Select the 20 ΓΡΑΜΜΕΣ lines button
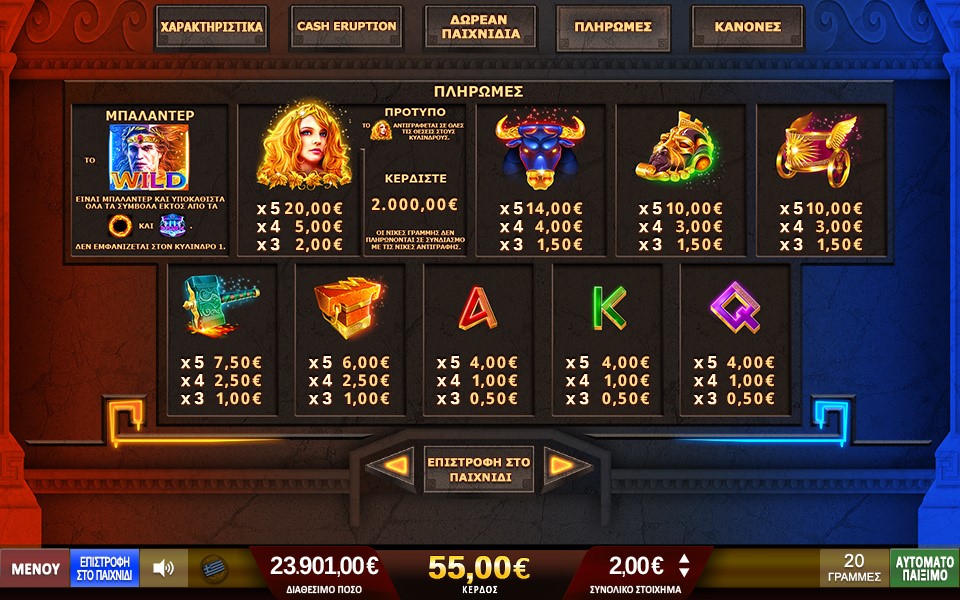This screenshot has height=600, width=960. click(x=854, y=568)
